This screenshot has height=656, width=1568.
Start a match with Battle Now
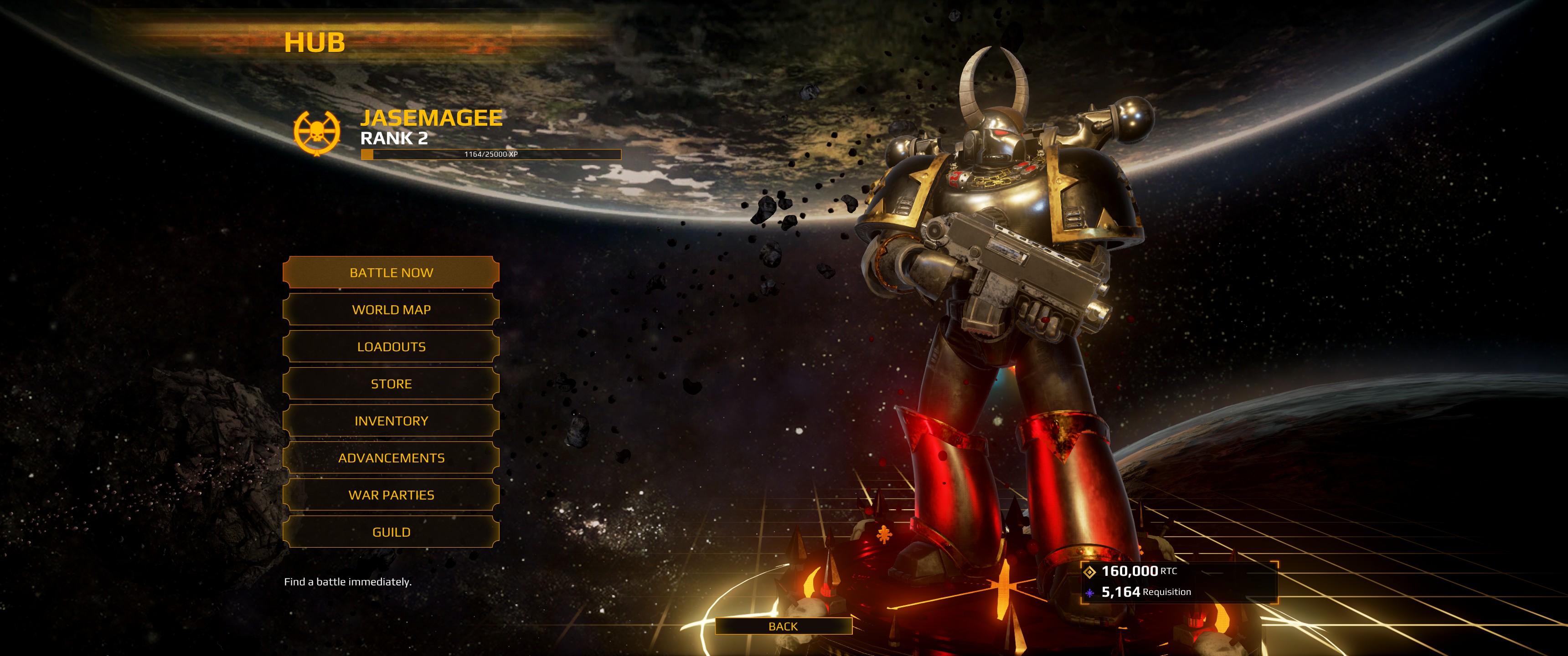tap(391, 272)
